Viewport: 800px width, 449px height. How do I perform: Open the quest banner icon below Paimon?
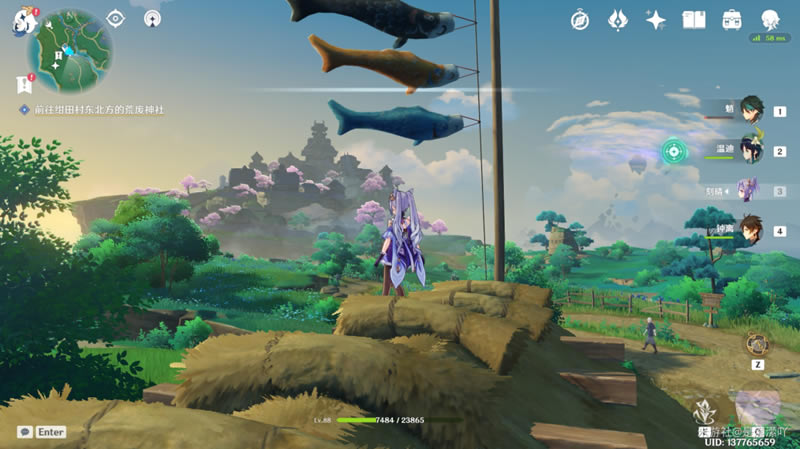tap(23, 84)
